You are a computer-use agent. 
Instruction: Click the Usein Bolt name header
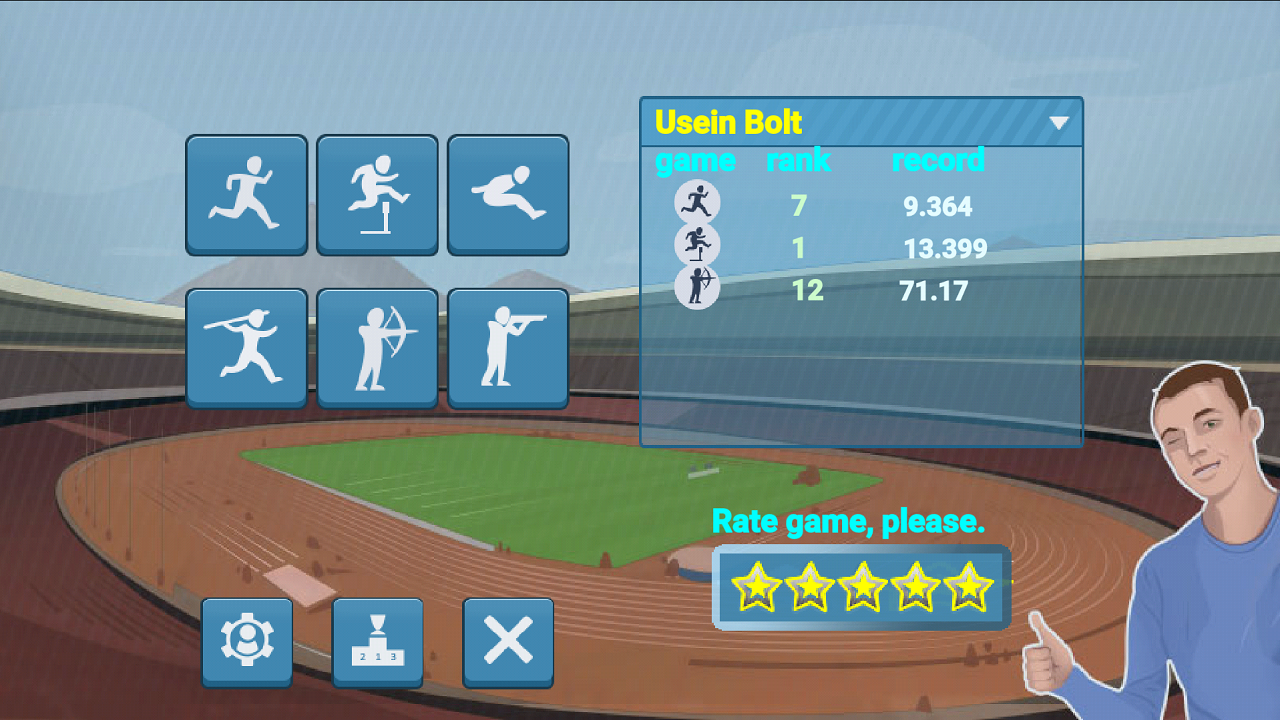tap(728, 122)
